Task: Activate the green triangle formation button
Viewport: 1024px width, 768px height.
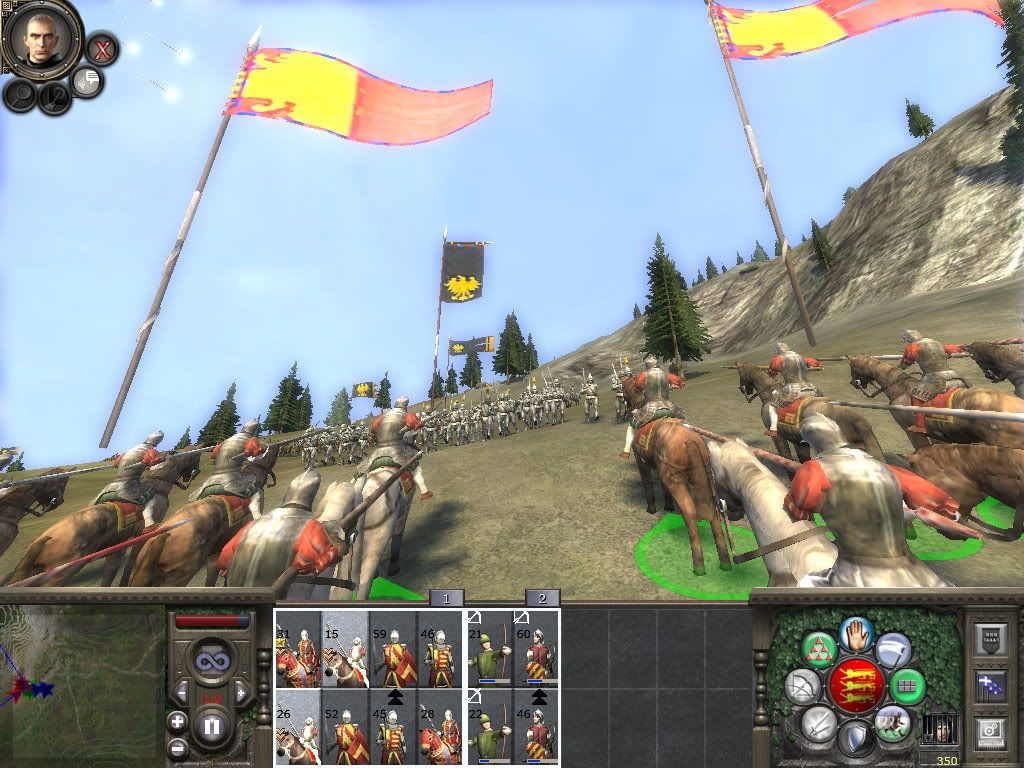Action: (x=820, y=649)
